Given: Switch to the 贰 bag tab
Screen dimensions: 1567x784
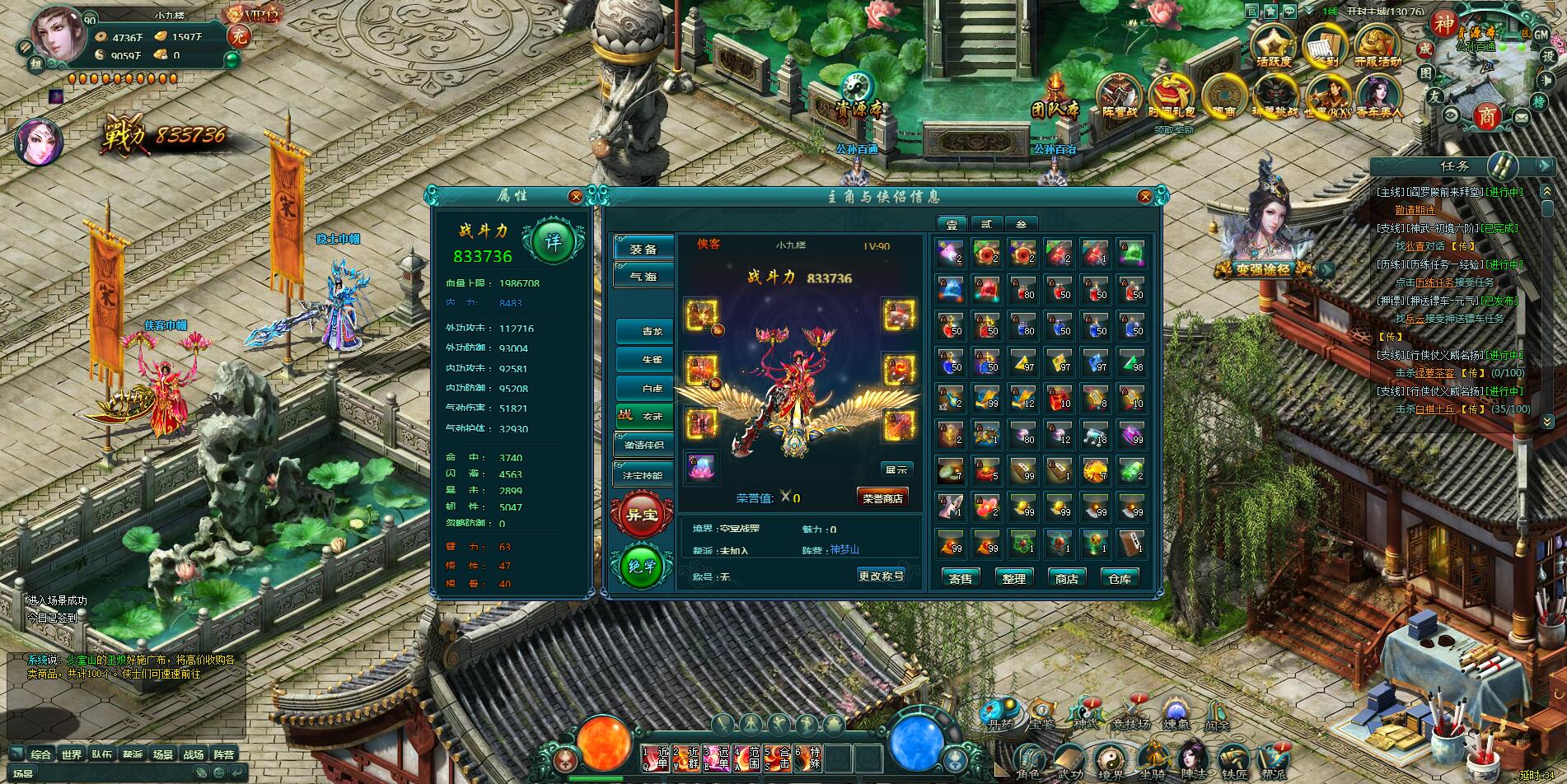Looking at the screenshot, I should tap(987, 223).
